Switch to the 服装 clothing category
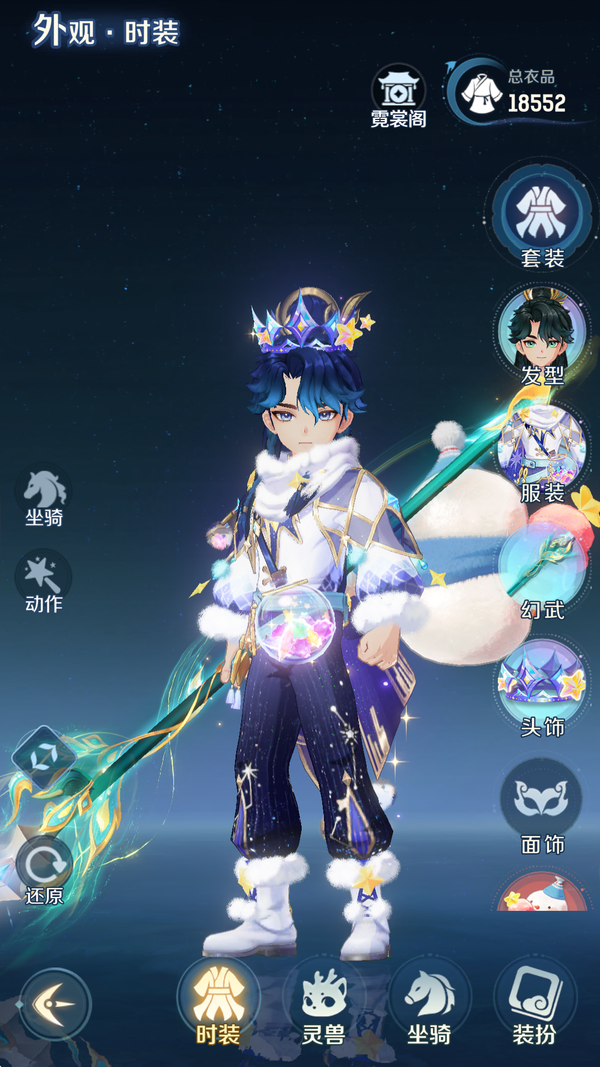The image size is (600, 1067). (x=542, y=450)
